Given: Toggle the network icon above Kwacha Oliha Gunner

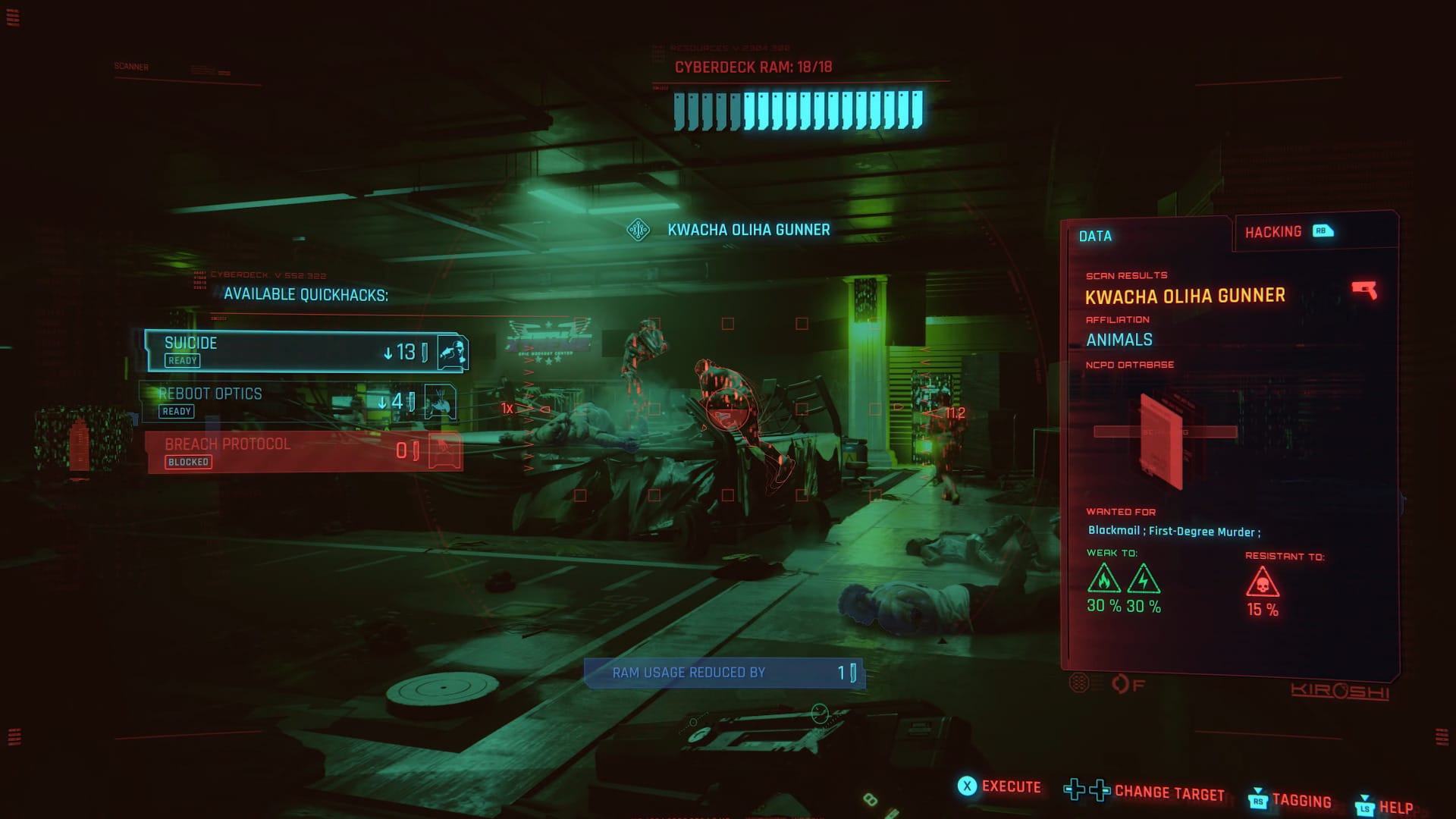Looking at the screenshot, I should click(x=640, y=227).
